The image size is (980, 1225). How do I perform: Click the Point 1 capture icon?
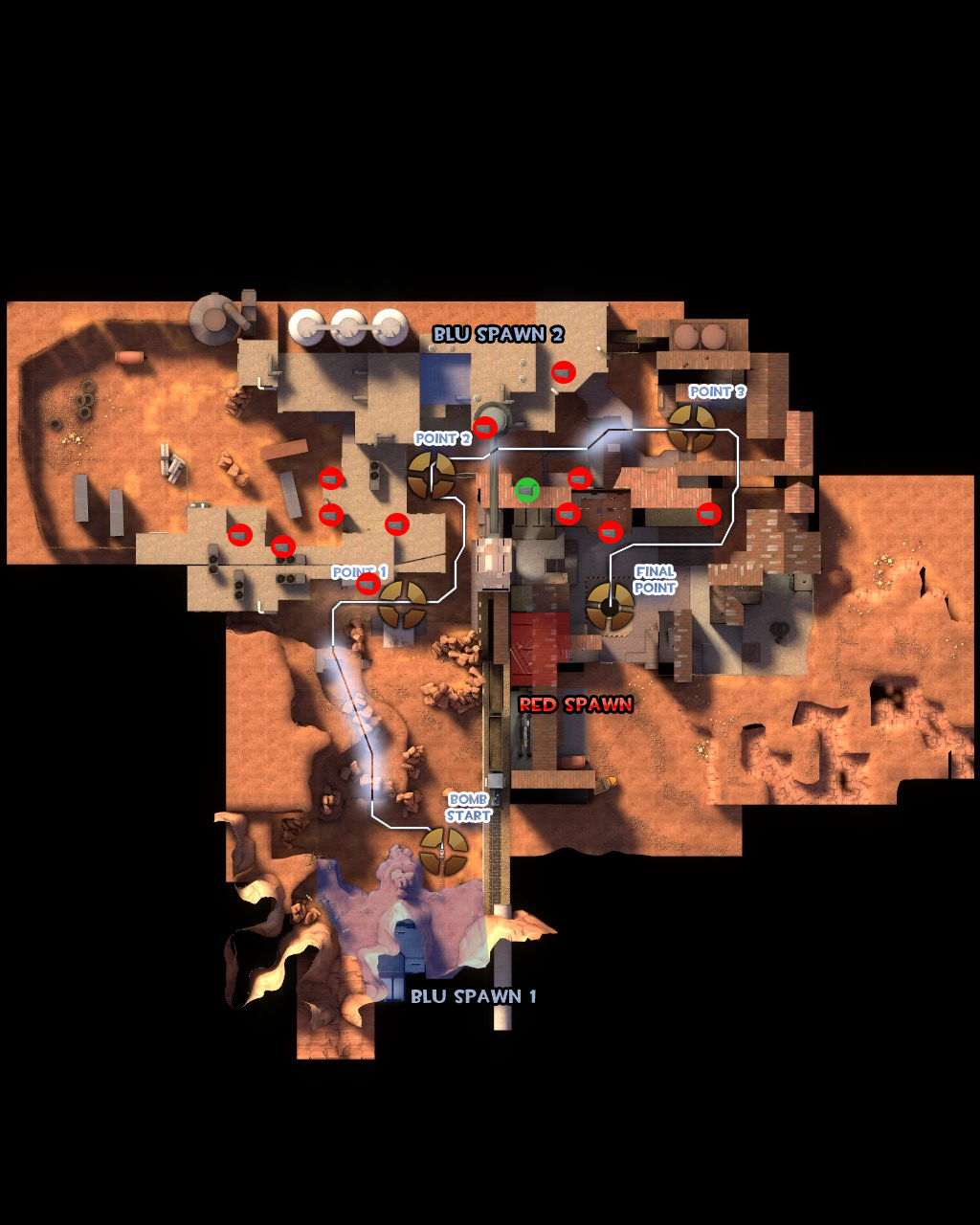point(403,603)
